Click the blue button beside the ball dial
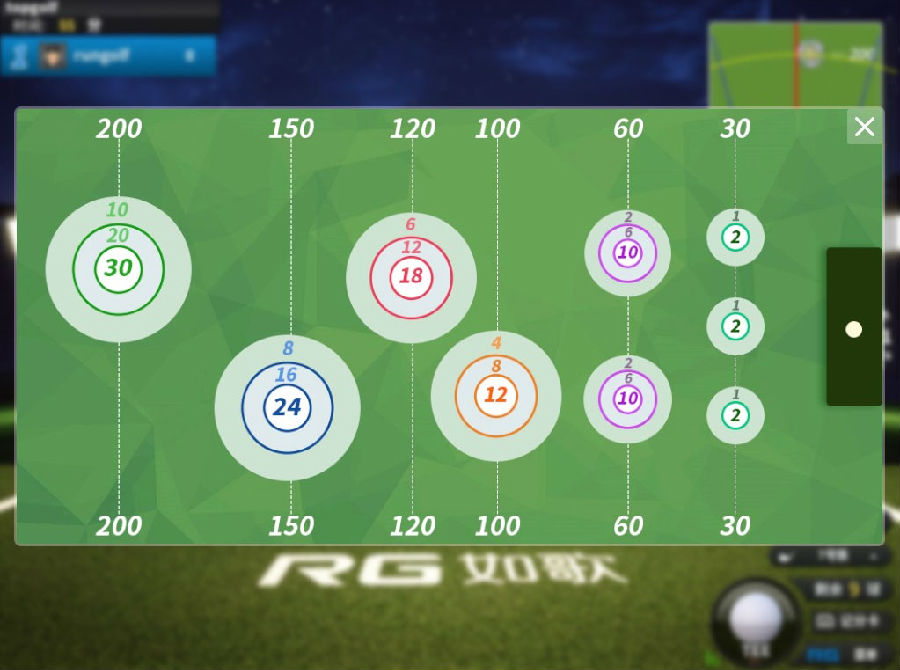Image resolution: width=900 pixels, height=670 pixels. coord(823,654)
